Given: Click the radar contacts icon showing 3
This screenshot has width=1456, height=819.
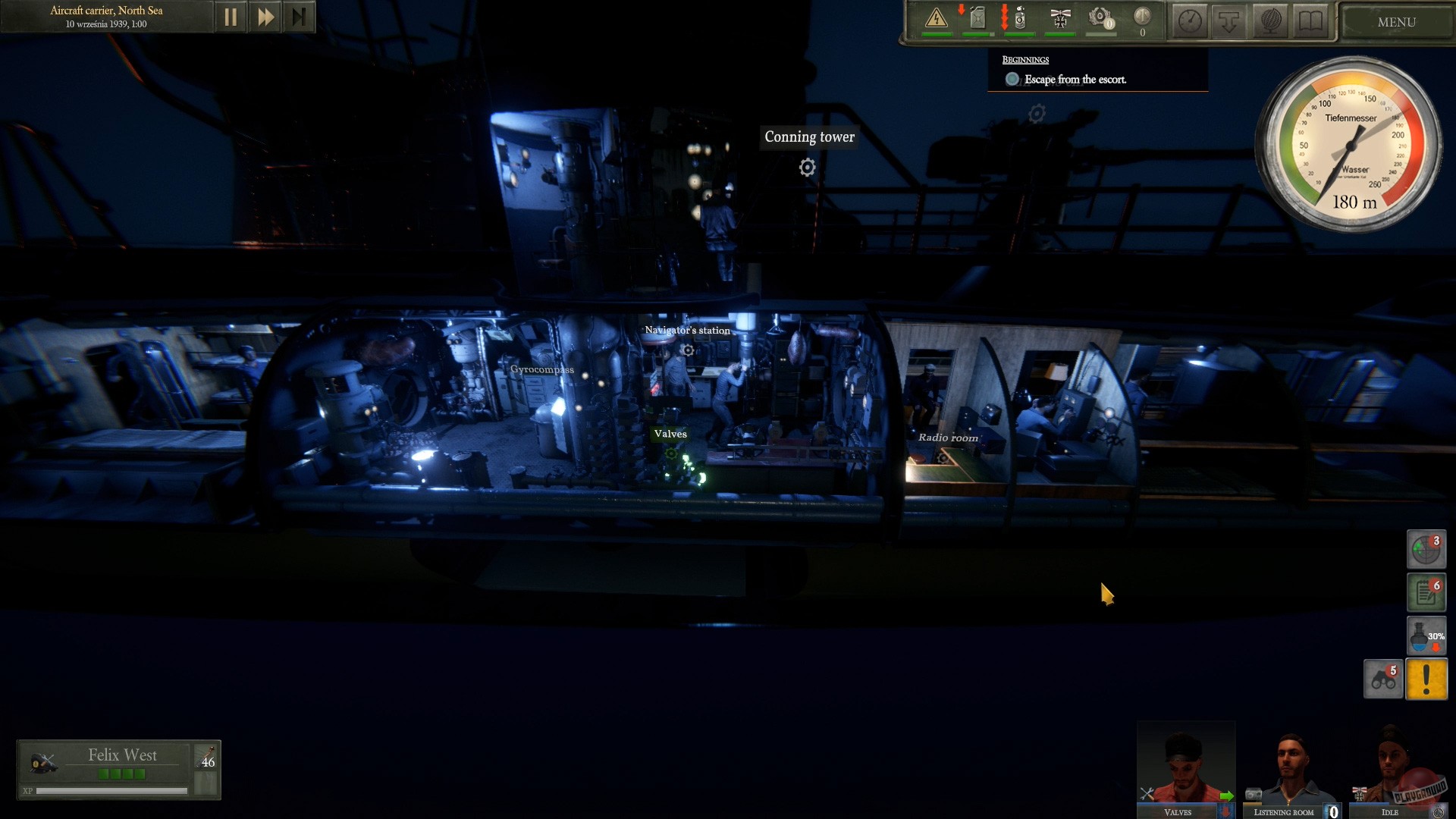Looking at the screenshot, I should click(1426, 549).
